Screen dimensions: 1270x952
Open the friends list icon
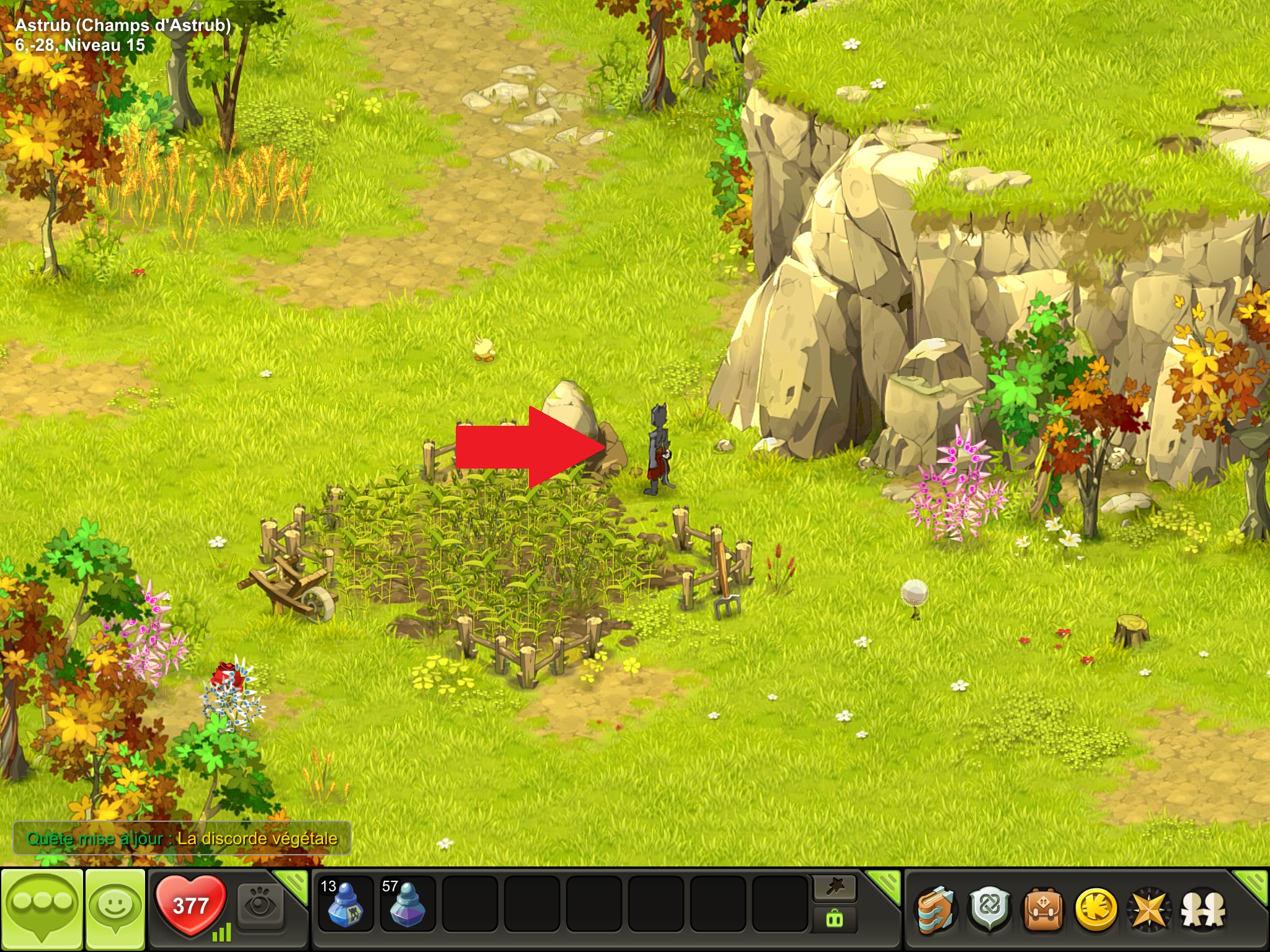(x=1203, y=910)
